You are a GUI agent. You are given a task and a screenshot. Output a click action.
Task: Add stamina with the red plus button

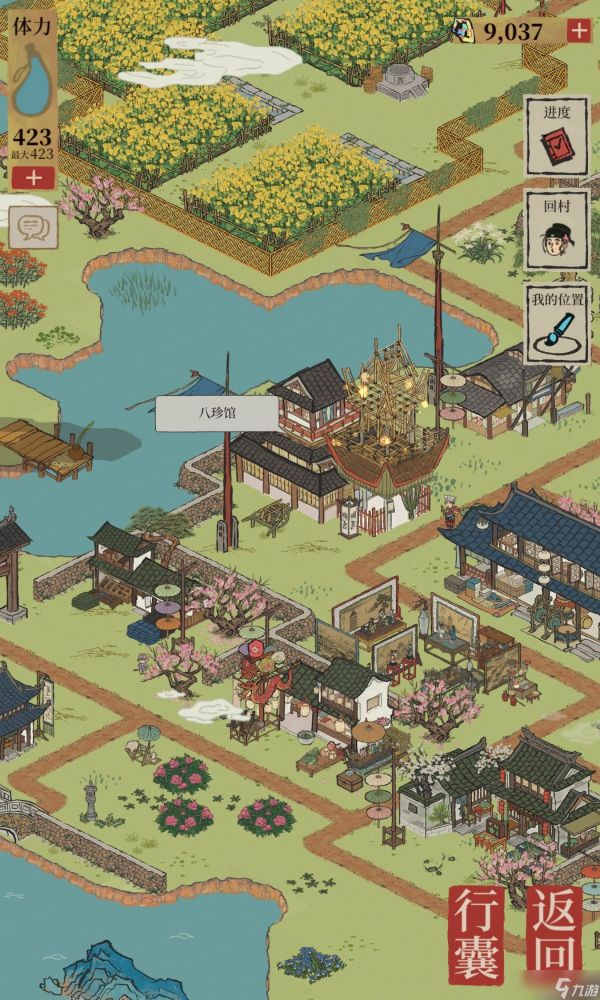coord(34,179)
